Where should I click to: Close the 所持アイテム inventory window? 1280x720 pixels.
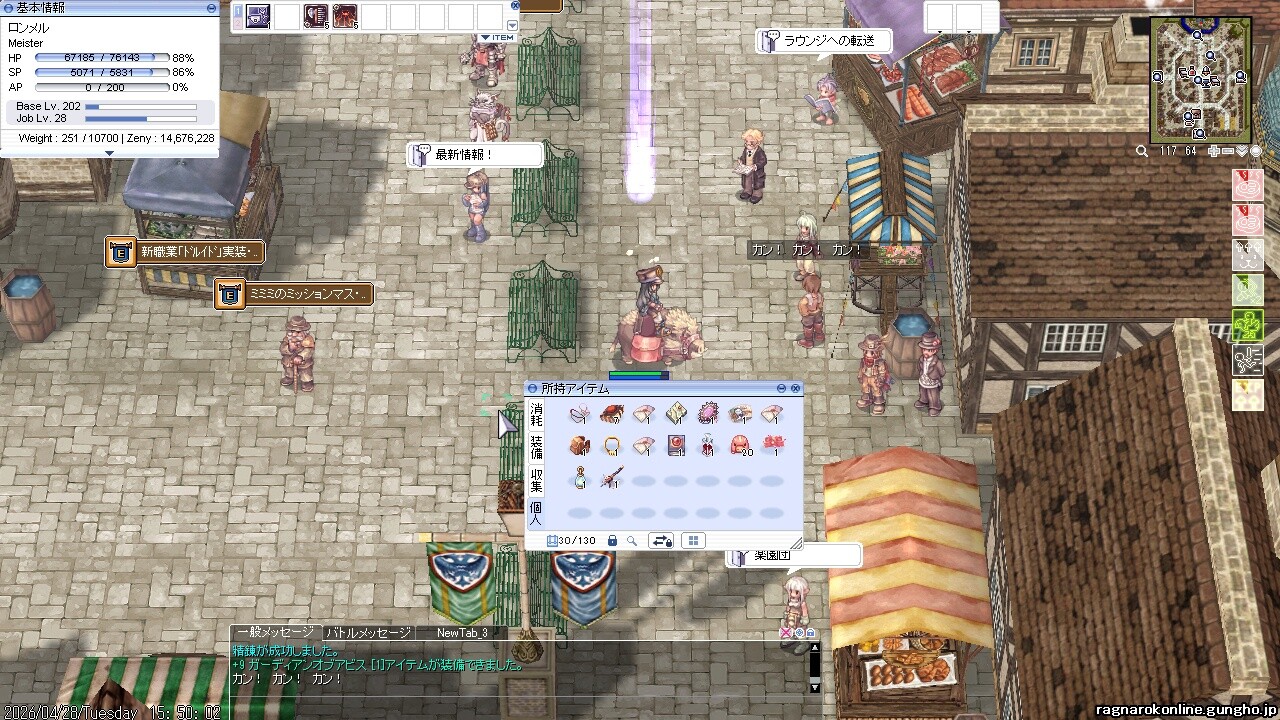coord(796,388)
